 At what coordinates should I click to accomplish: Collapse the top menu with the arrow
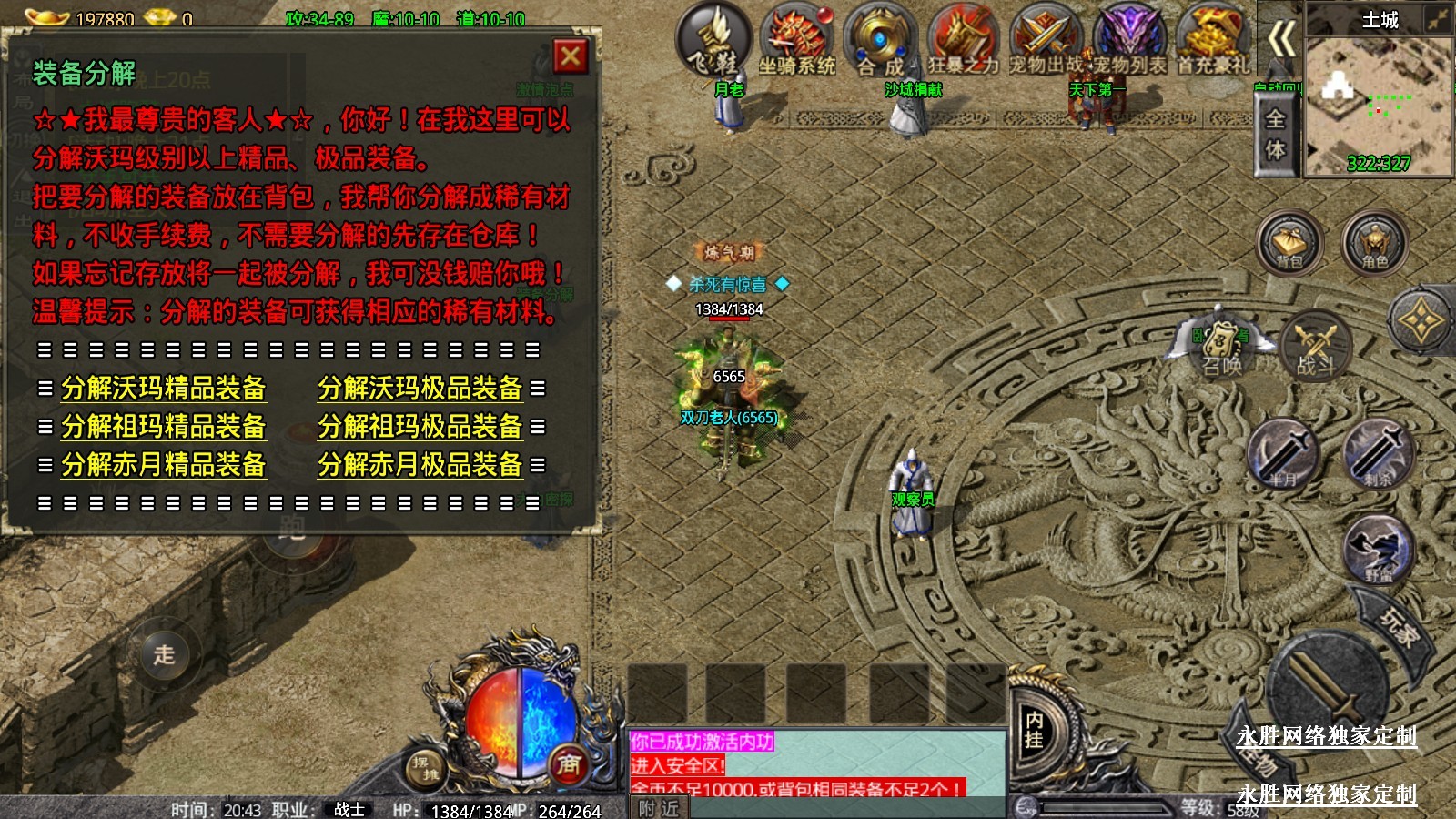[x=1281, y=39]
